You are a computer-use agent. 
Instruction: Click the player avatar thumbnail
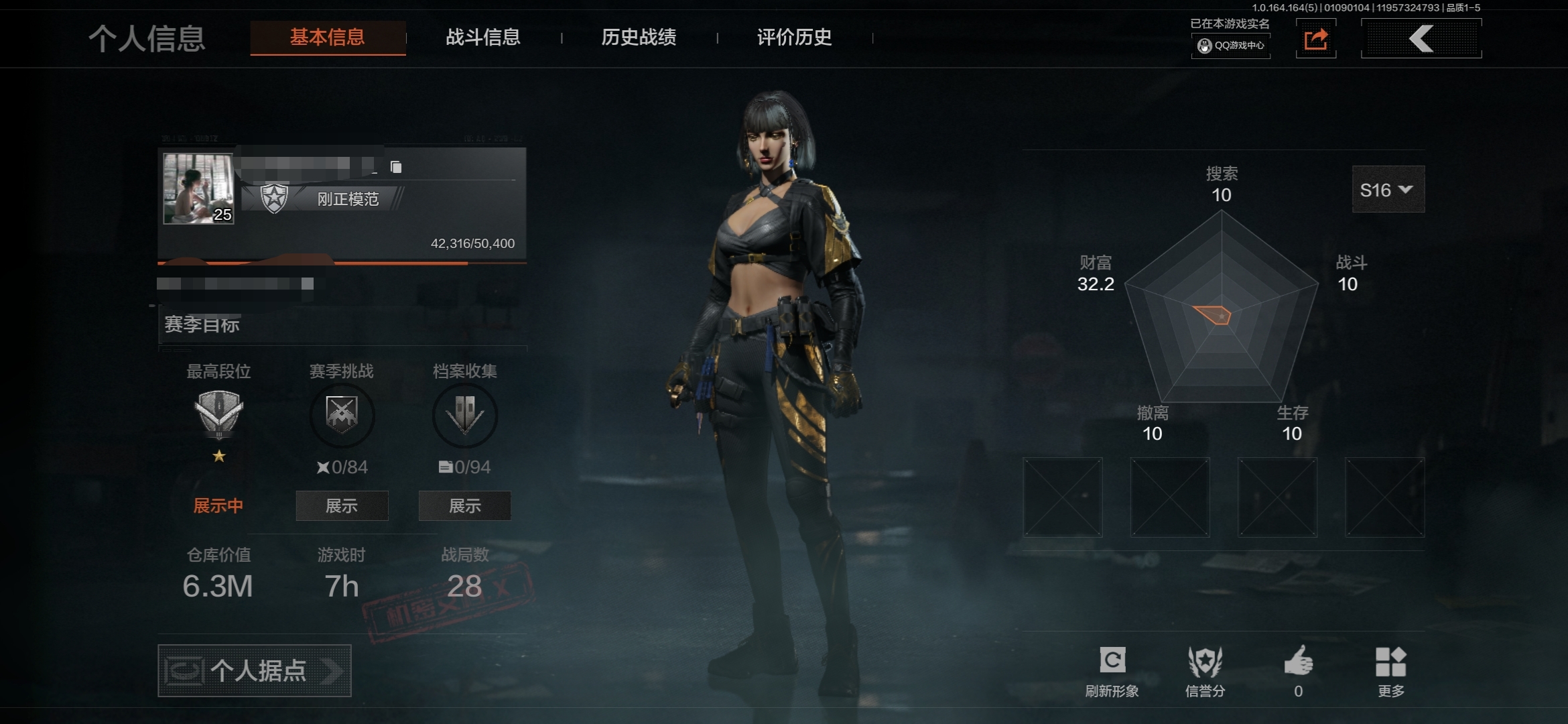coord(198,188)
